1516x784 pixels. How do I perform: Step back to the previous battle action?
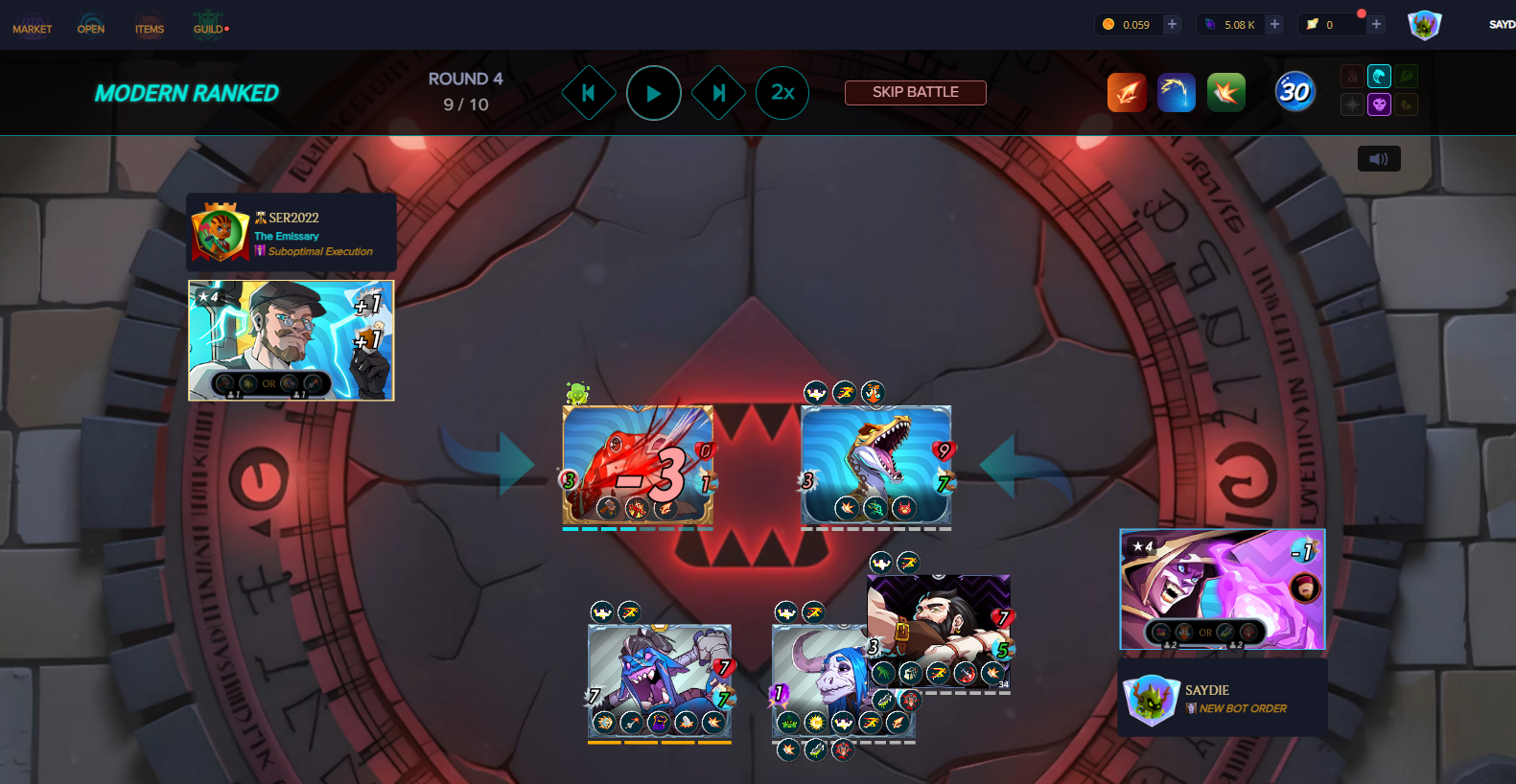(589, 93)
